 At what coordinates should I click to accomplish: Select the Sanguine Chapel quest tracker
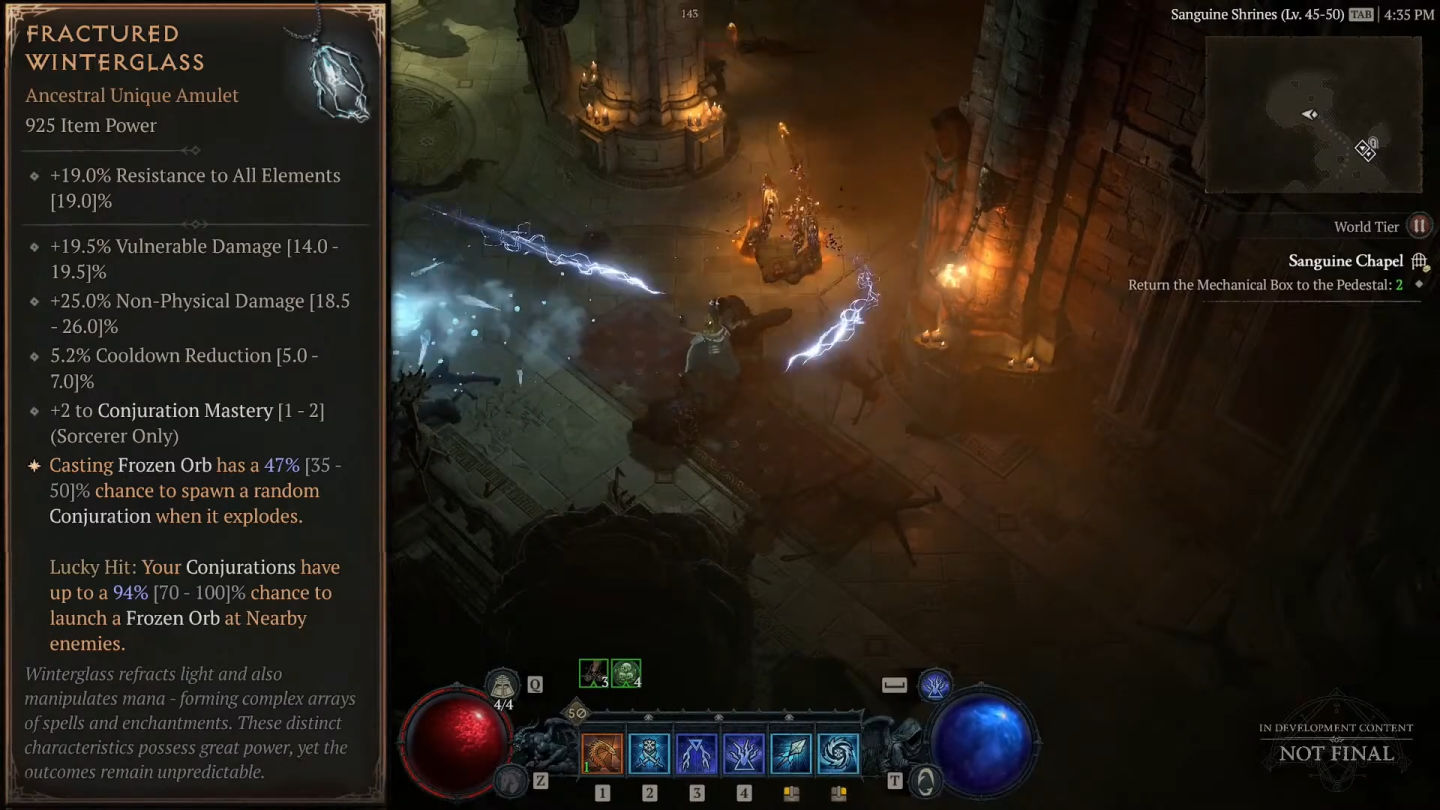point(1345,261)
